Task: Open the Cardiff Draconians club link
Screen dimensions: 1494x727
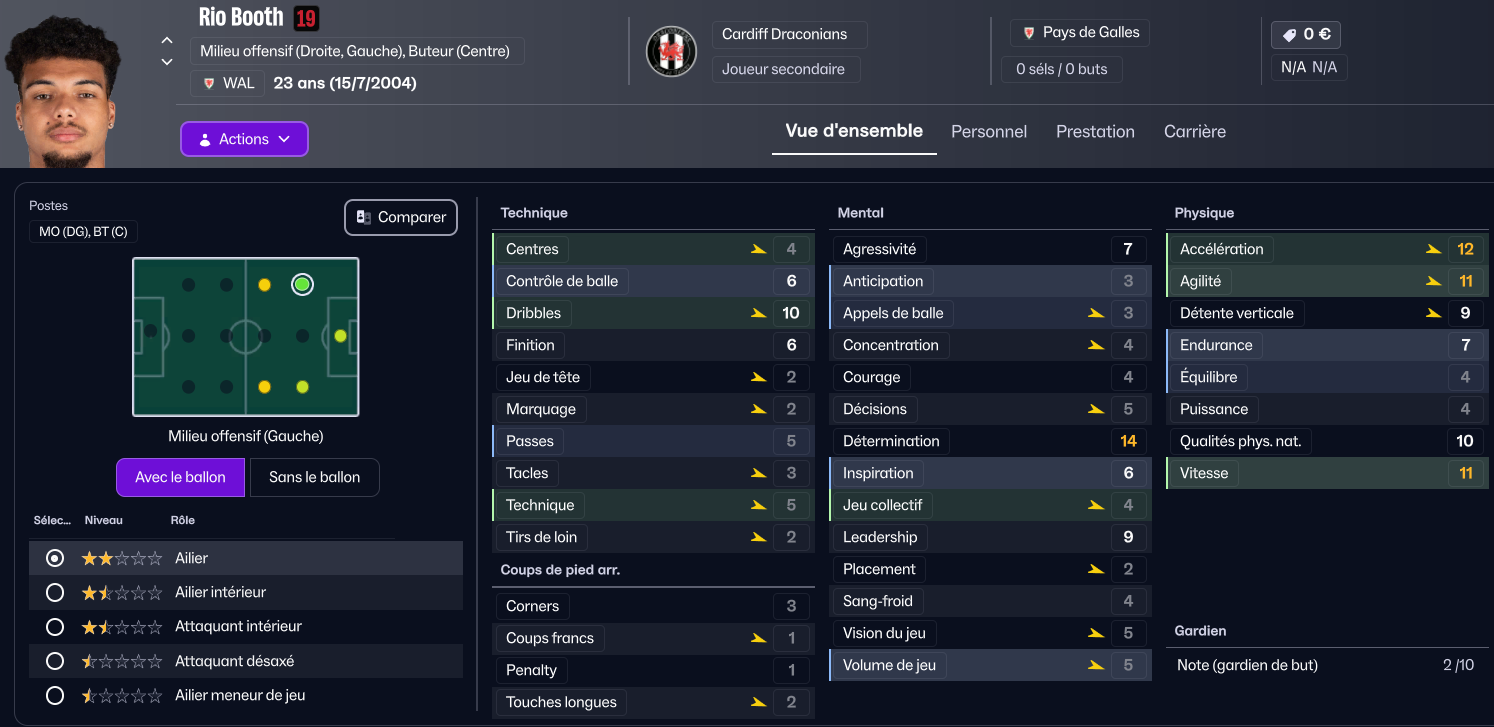Action: pos(784,34)
